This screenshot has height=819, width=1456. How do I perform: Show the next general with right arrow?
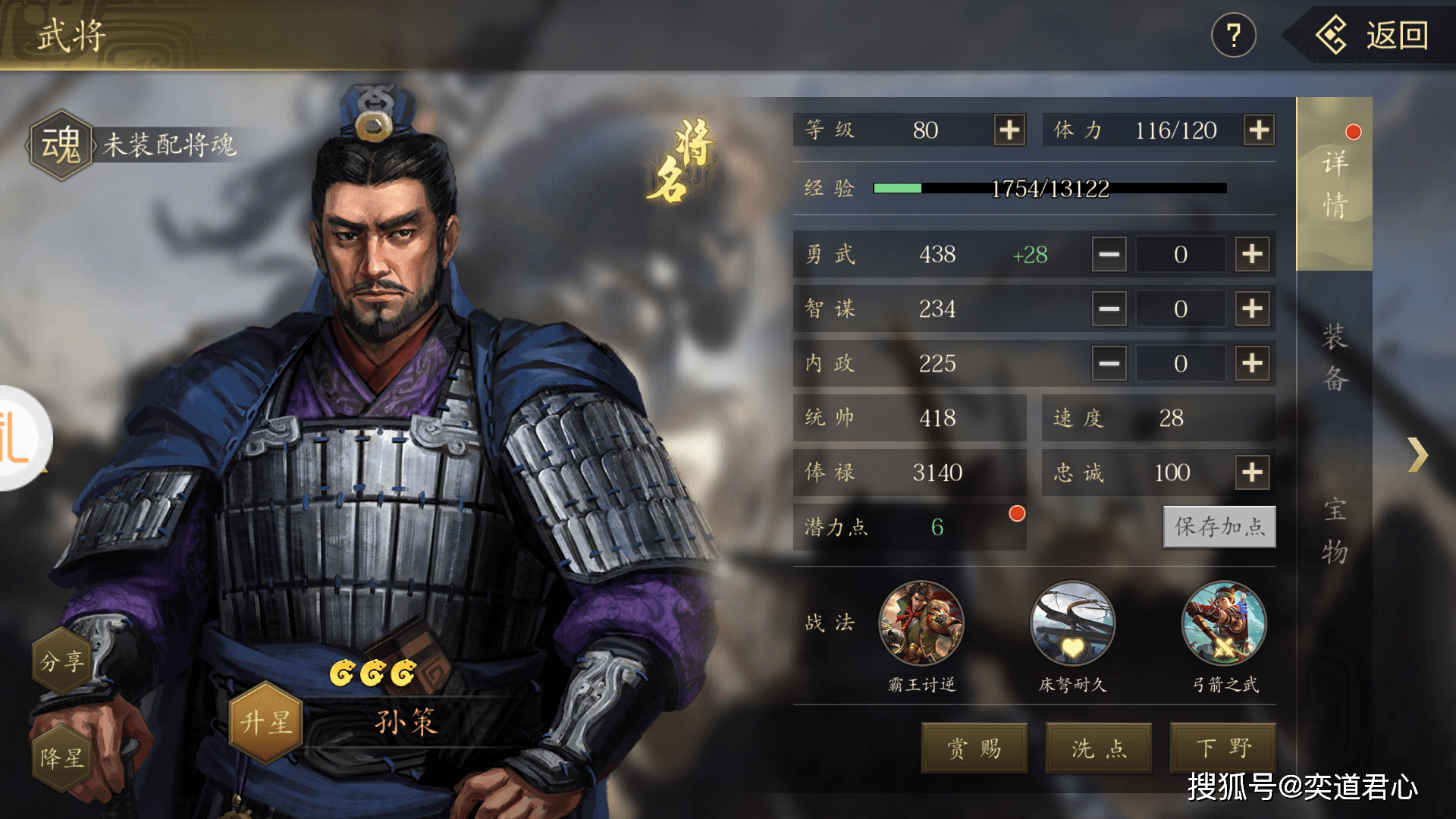(1417, 455)
